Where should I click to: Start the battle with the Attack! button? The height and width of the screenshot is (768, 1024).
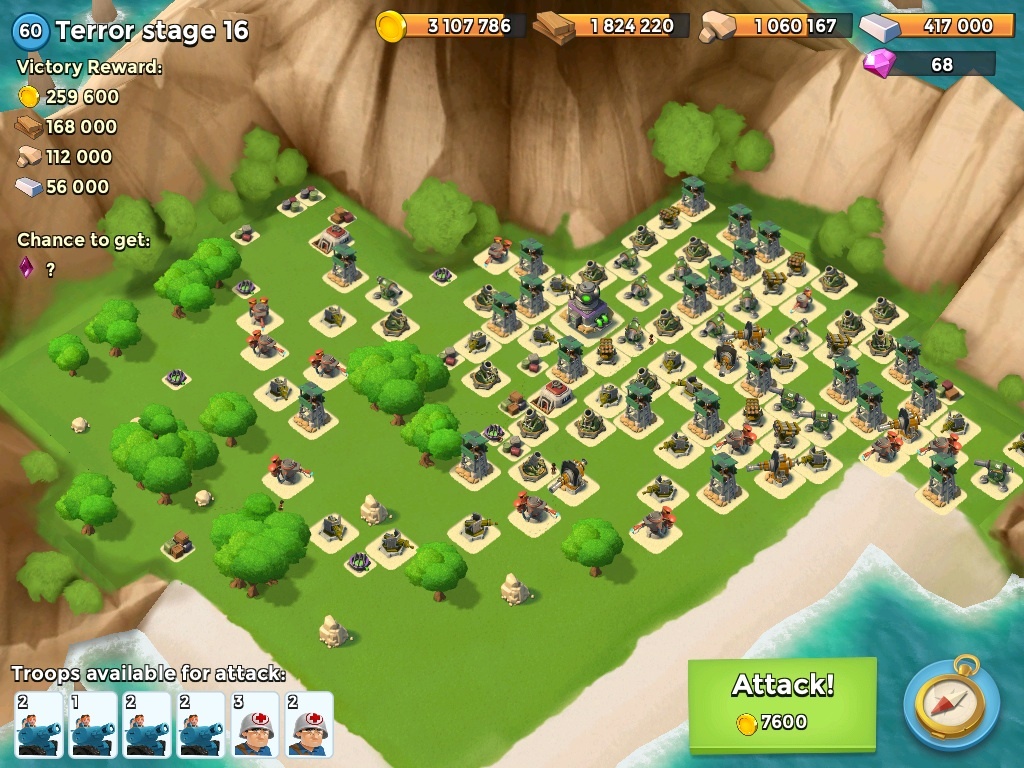click(782, 703)
